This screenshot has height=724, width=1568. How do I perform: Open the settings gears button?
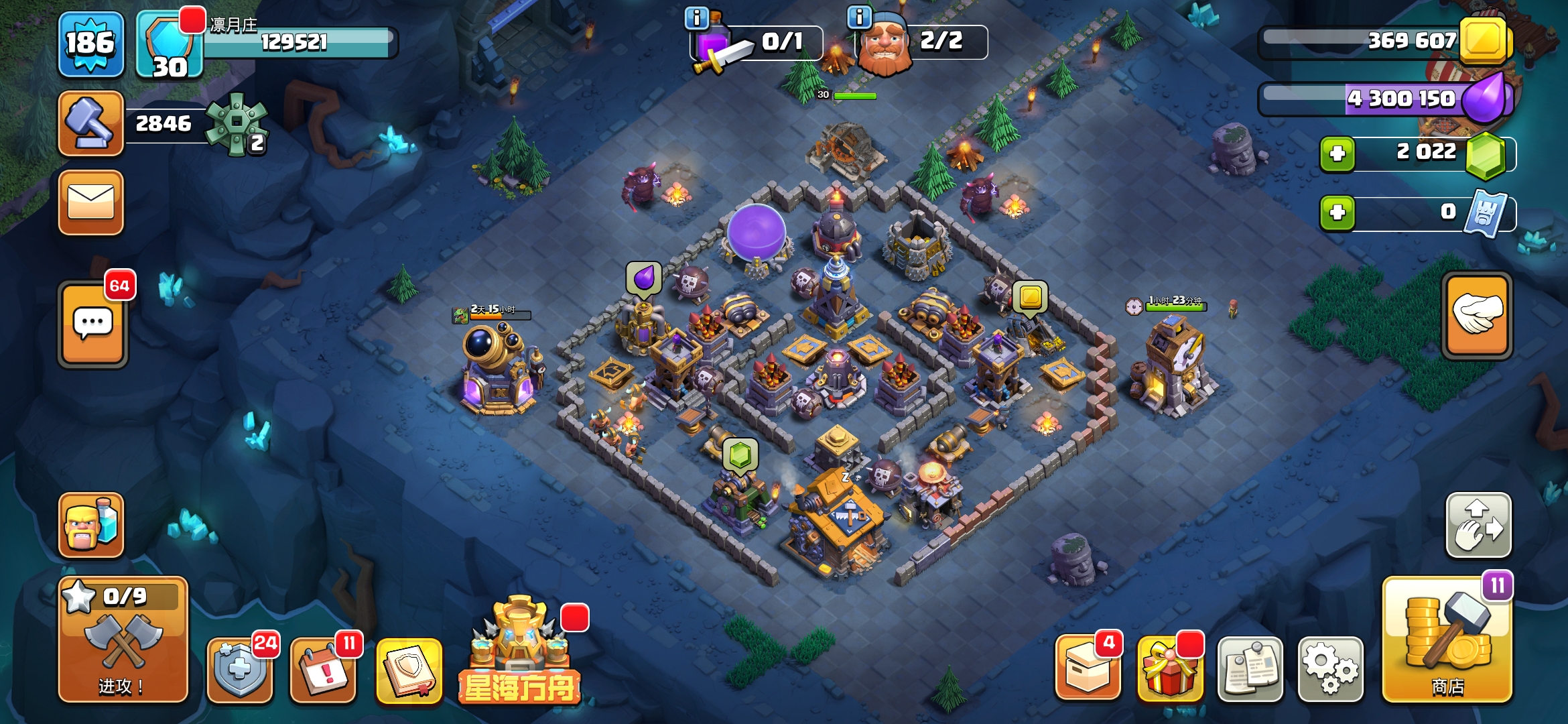[1330, 668]
